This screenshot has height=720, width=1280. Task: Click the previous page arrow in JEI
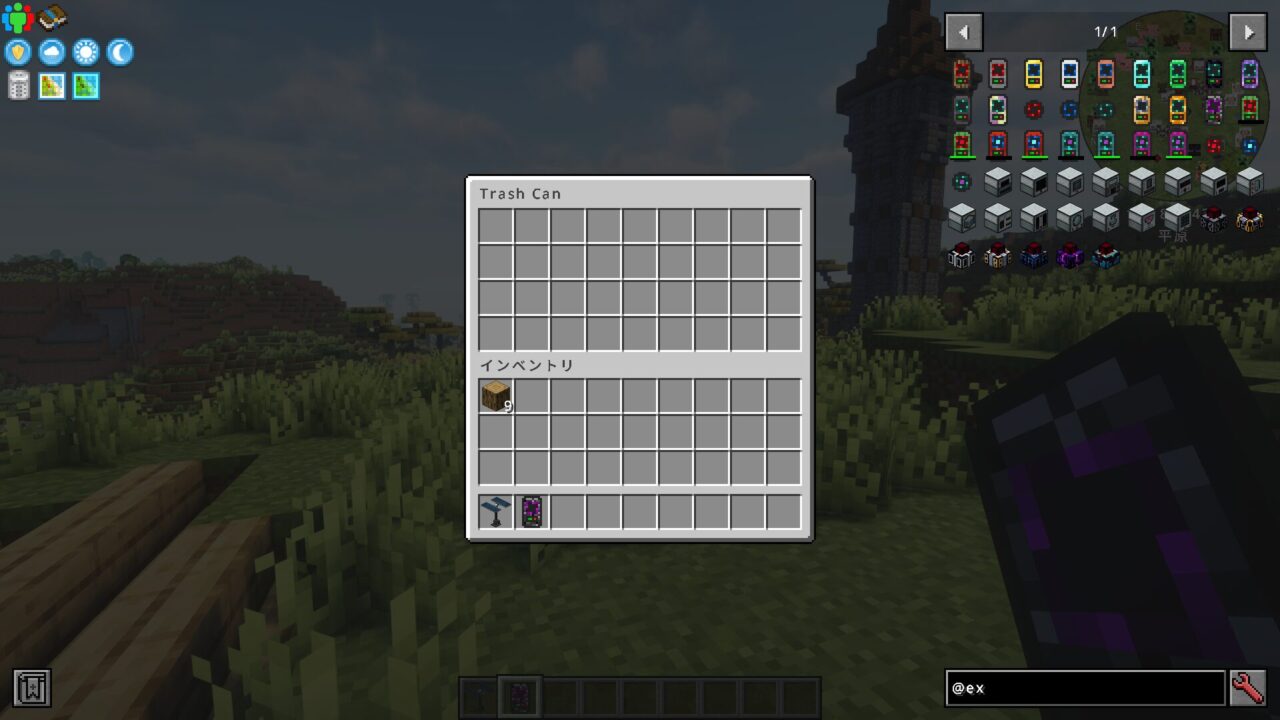point(963,32)
